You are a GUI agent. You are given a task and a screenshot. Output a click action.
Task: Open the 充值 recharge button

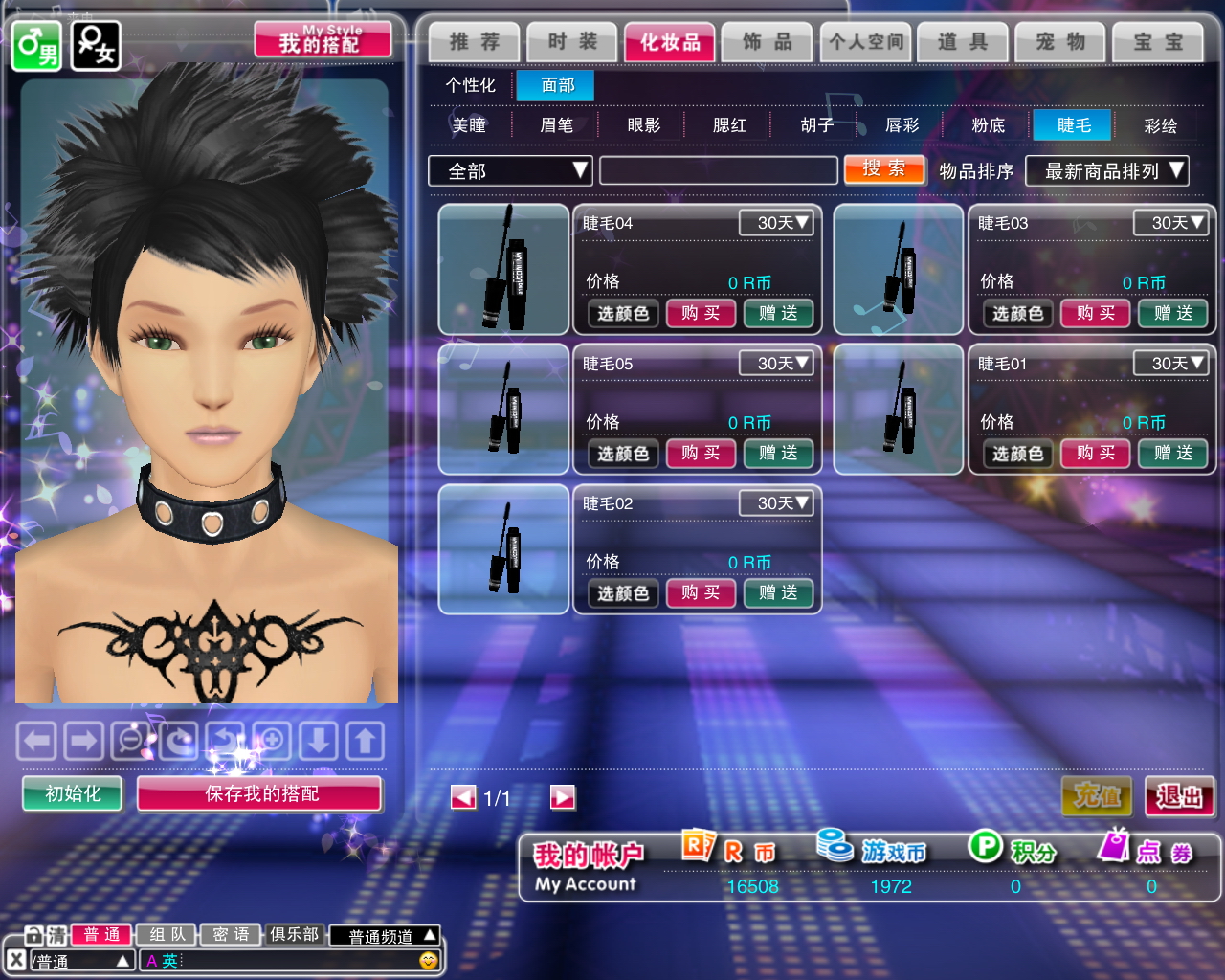point(1097,796)
